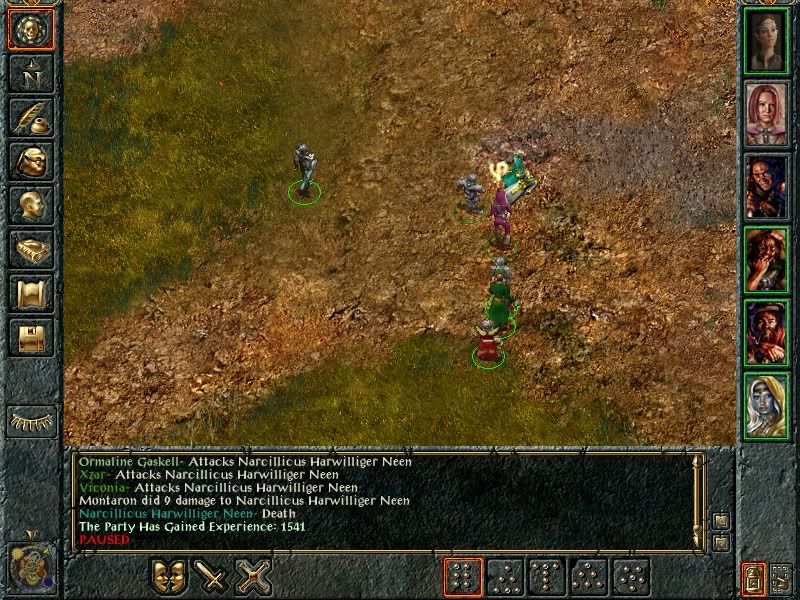Screen dimensions: 800x600
Task: Select the highlighted two-column party formation
Action: coord(463,577)
